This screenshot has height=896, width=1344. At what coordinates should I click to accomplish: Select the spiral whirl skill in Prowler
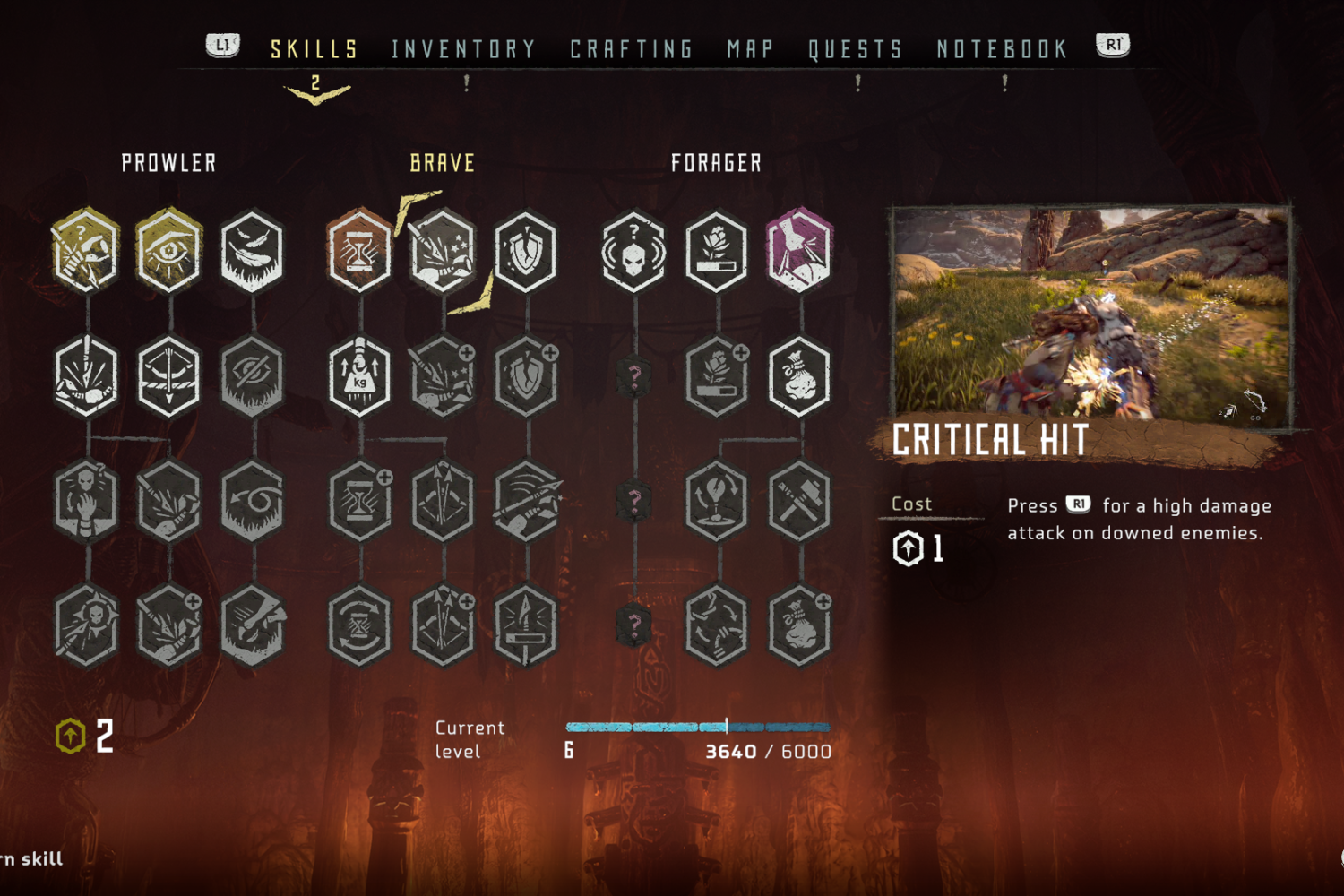click(x=253, y=502)
